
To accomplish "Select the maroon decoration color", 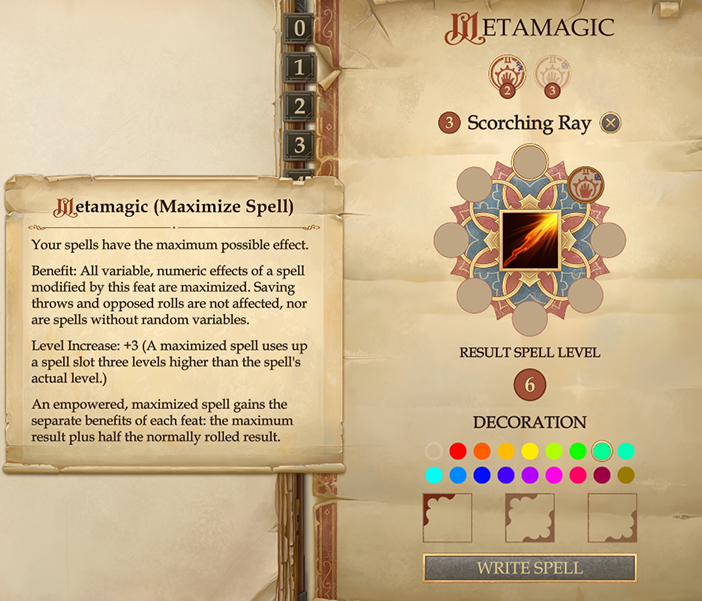I will coord(602,475).
